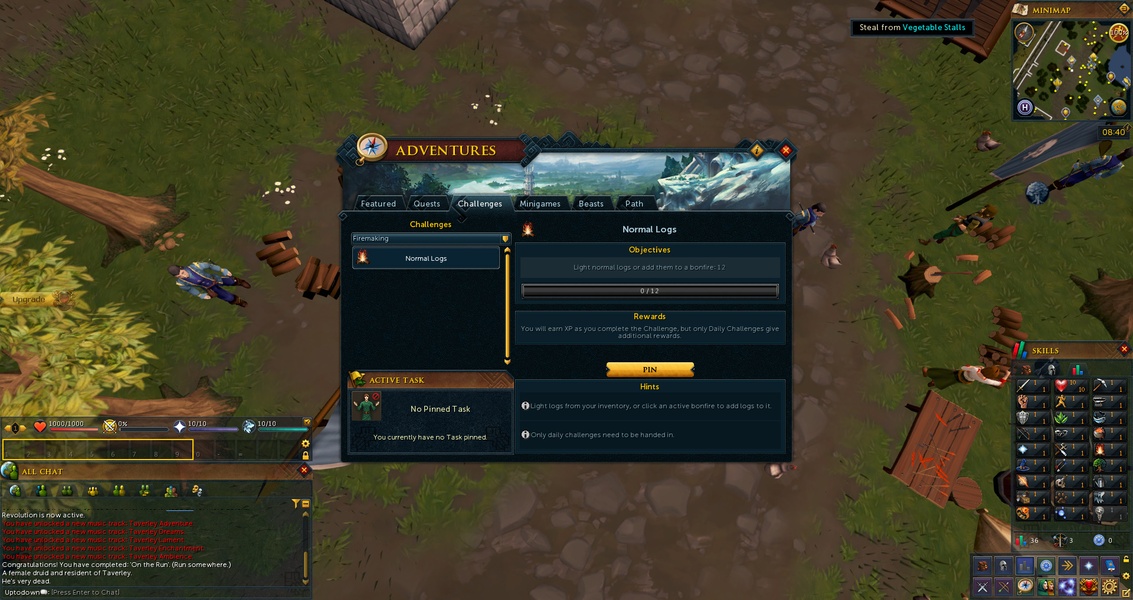Screen dimensions: 1133x600
Task: Open the Firemaking challenge dropdown
Action: tap(430, 238)
